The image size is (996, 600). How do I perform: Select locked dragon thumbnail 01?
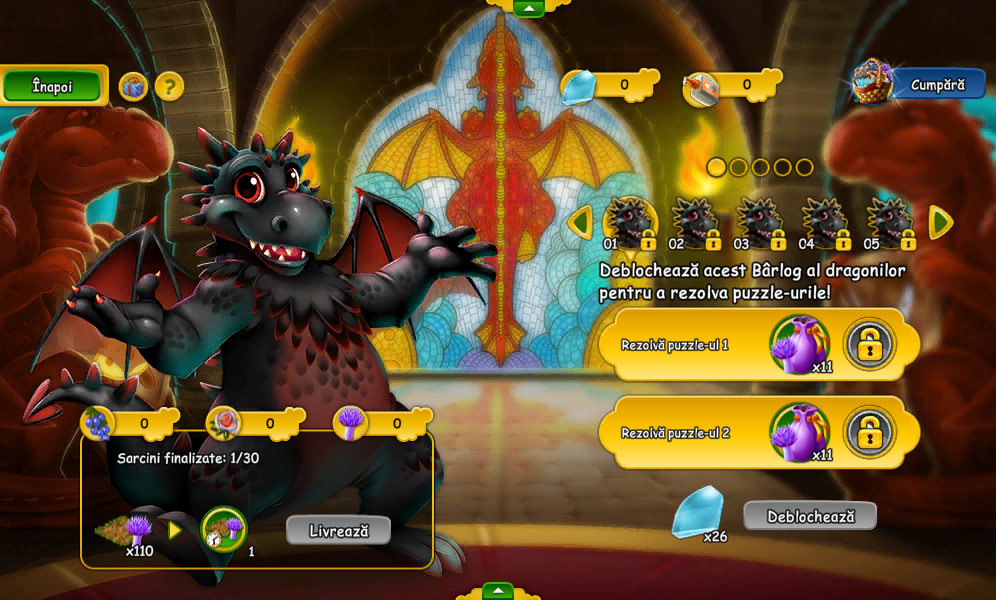[630, 222]
